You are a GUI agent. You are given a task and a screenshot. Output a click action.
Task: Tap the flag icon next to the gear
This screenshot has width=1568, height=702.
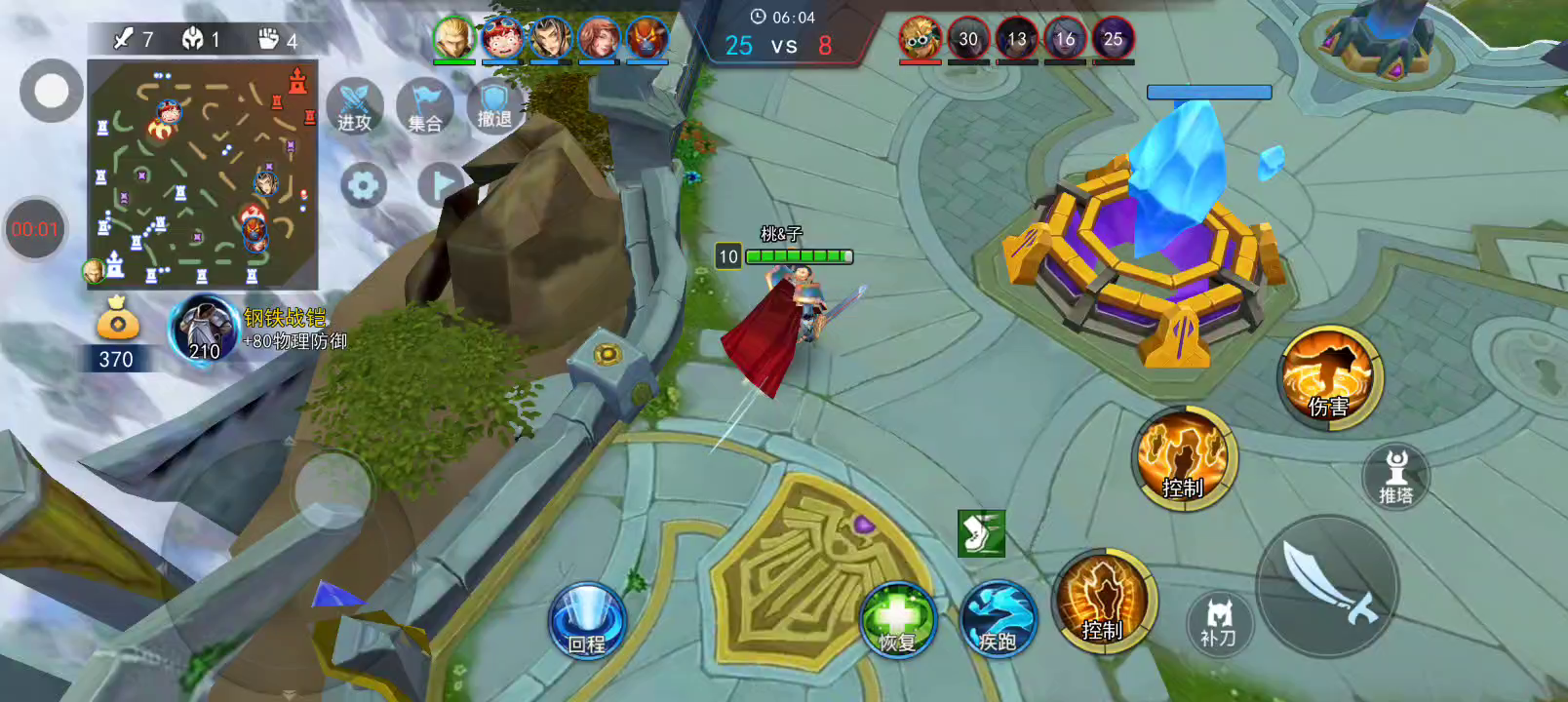(x=441, y=184)
